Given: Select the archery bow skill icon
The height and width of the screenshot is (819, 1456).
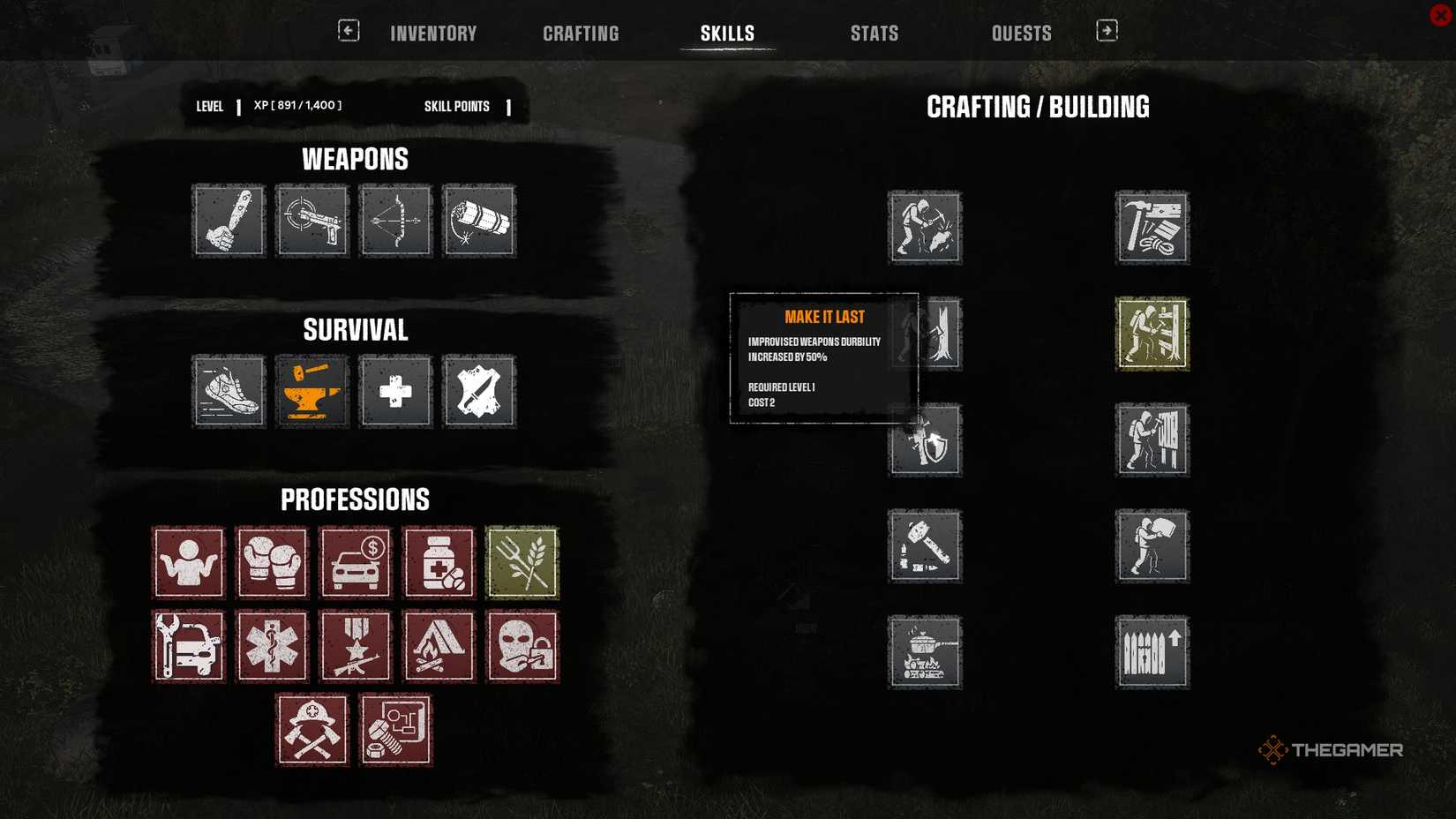Looking at the screenshot, I should (394, 221).
